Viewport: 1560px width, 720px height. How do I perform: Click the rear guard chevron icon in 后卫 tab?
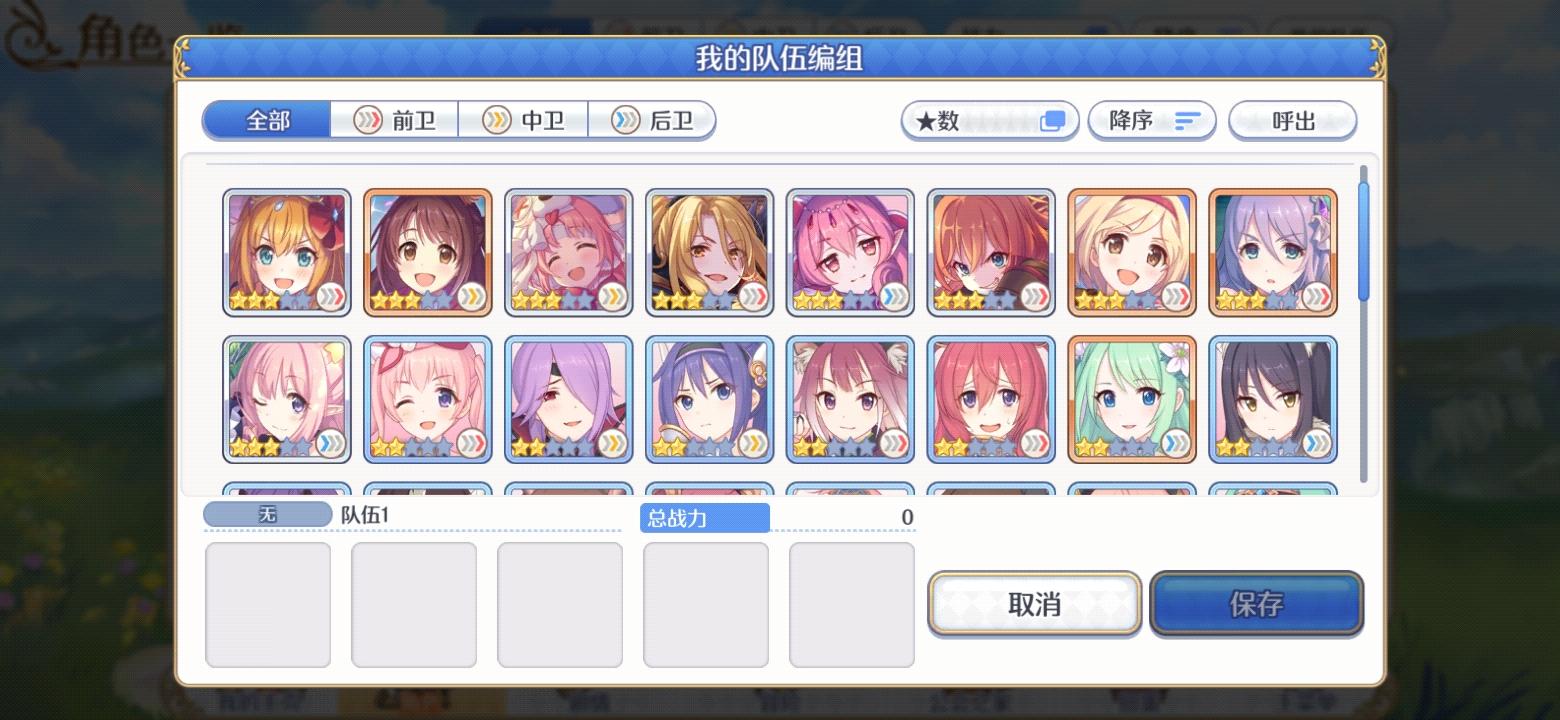click(x=625, y=119)
